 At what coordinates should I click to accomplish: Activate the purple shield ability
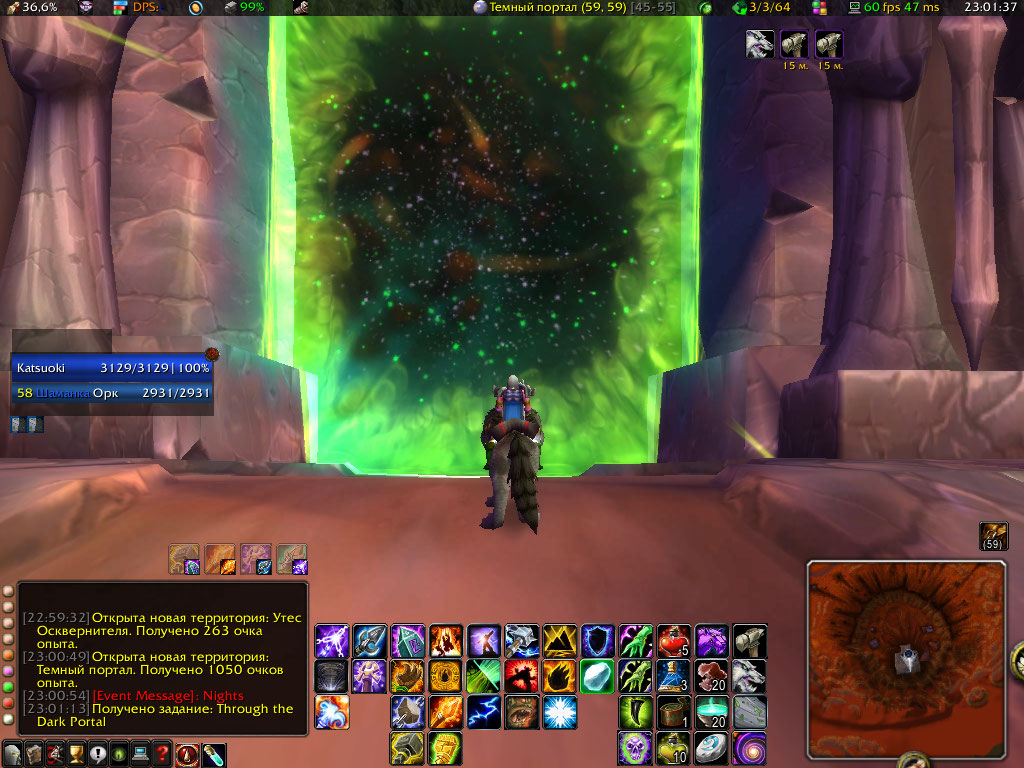coord(597,640)
